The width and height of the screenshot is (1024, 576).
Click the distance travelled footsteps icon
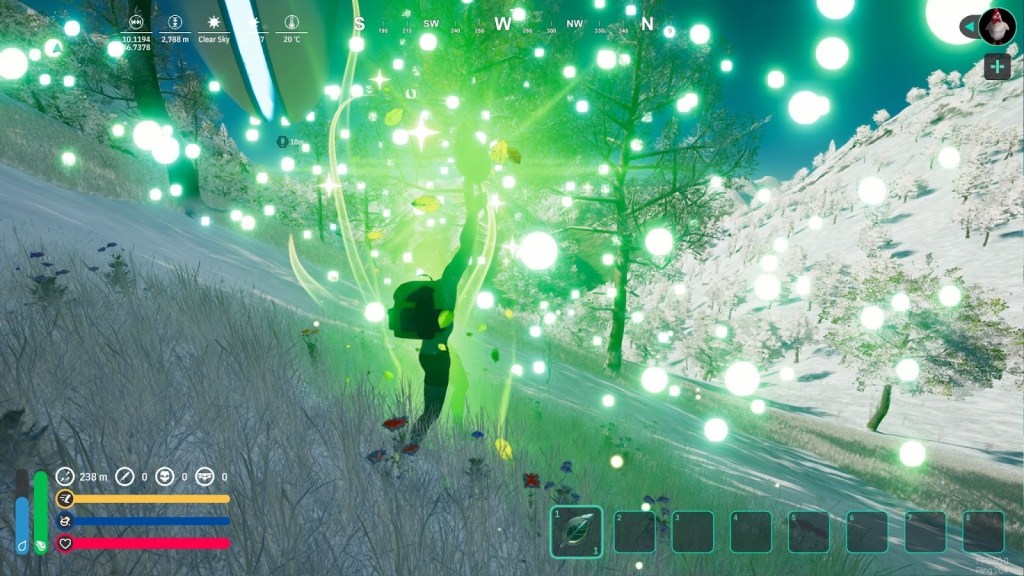pyautogui.click(x=65, y=477)
